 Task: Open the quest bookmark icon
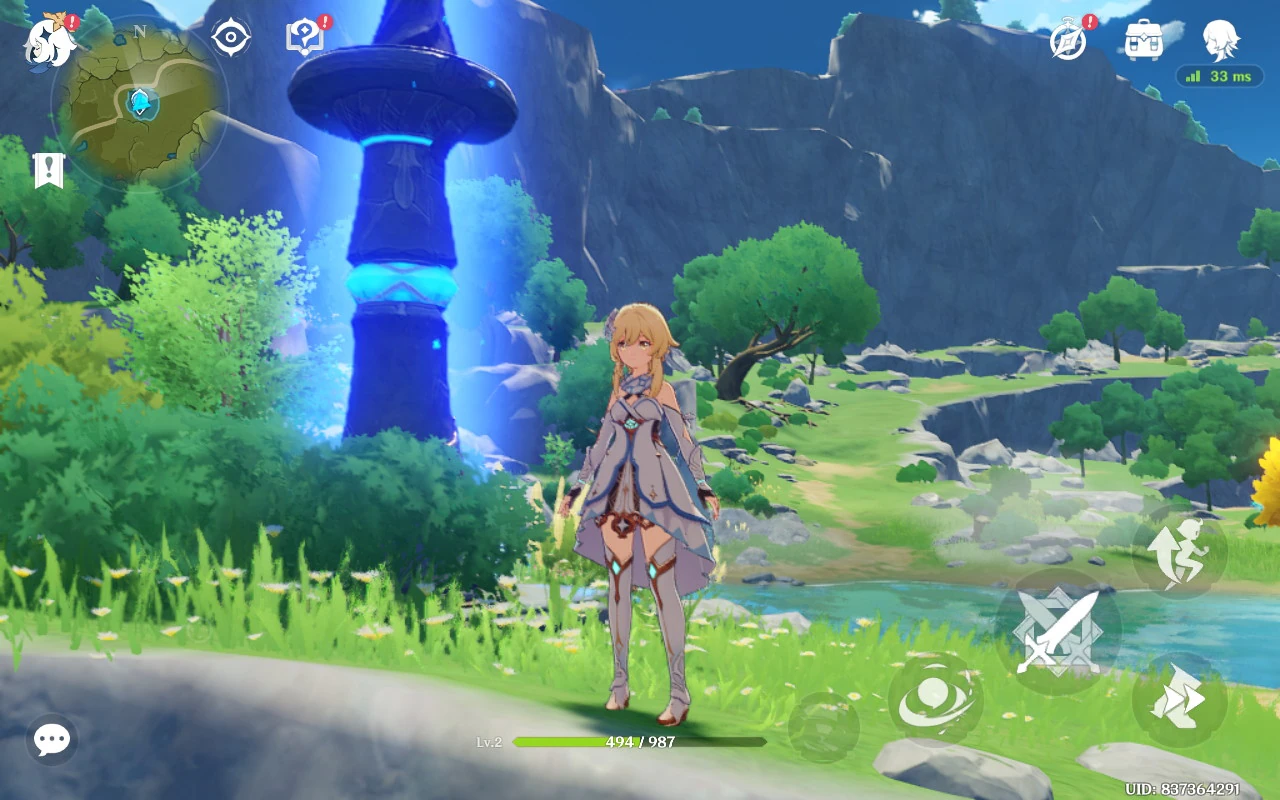(48, 171)
